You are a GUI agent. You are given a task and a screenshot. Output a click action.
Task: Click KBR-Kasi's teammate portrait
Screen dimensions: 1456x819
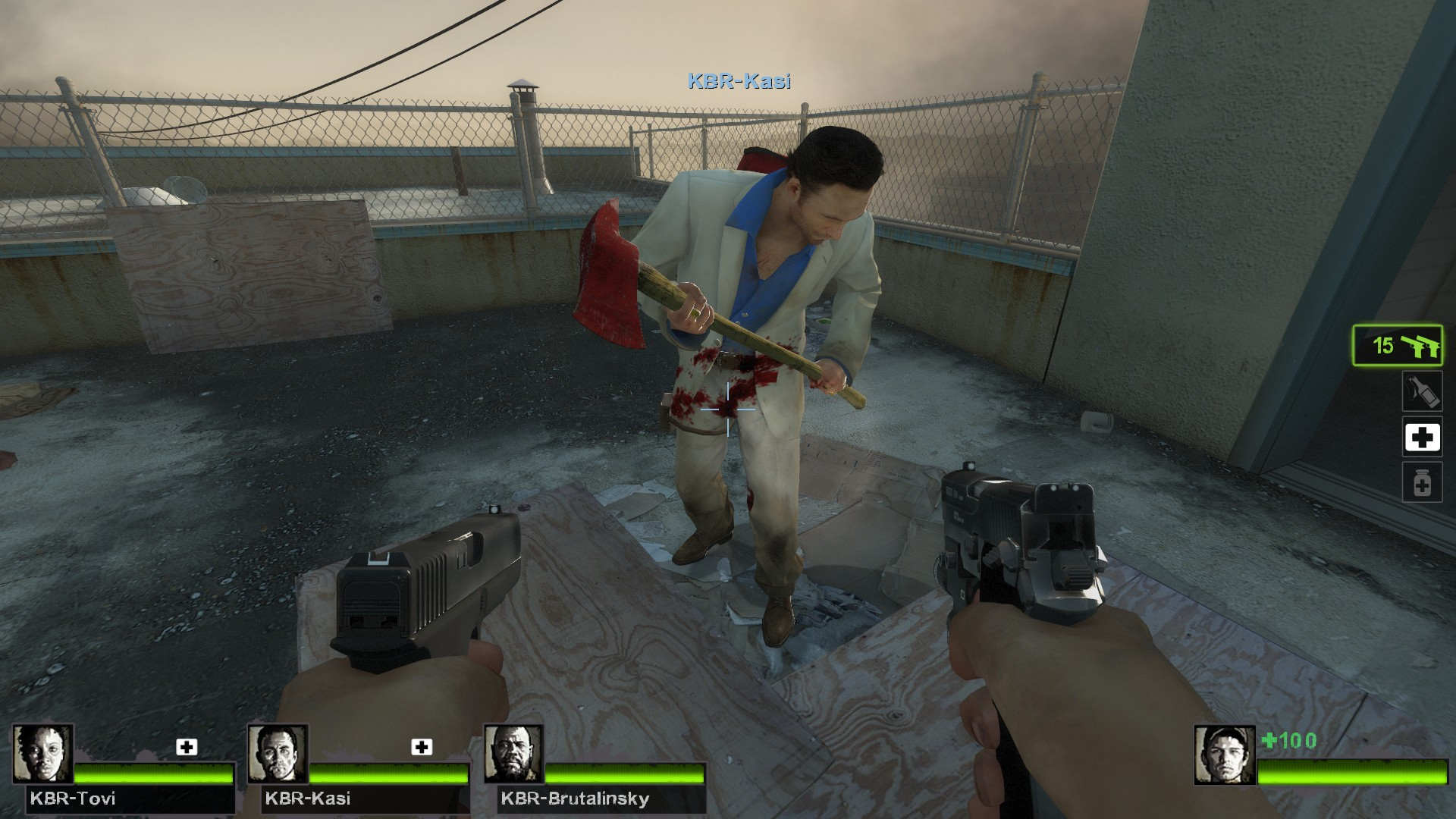click(x=278, y=753)
